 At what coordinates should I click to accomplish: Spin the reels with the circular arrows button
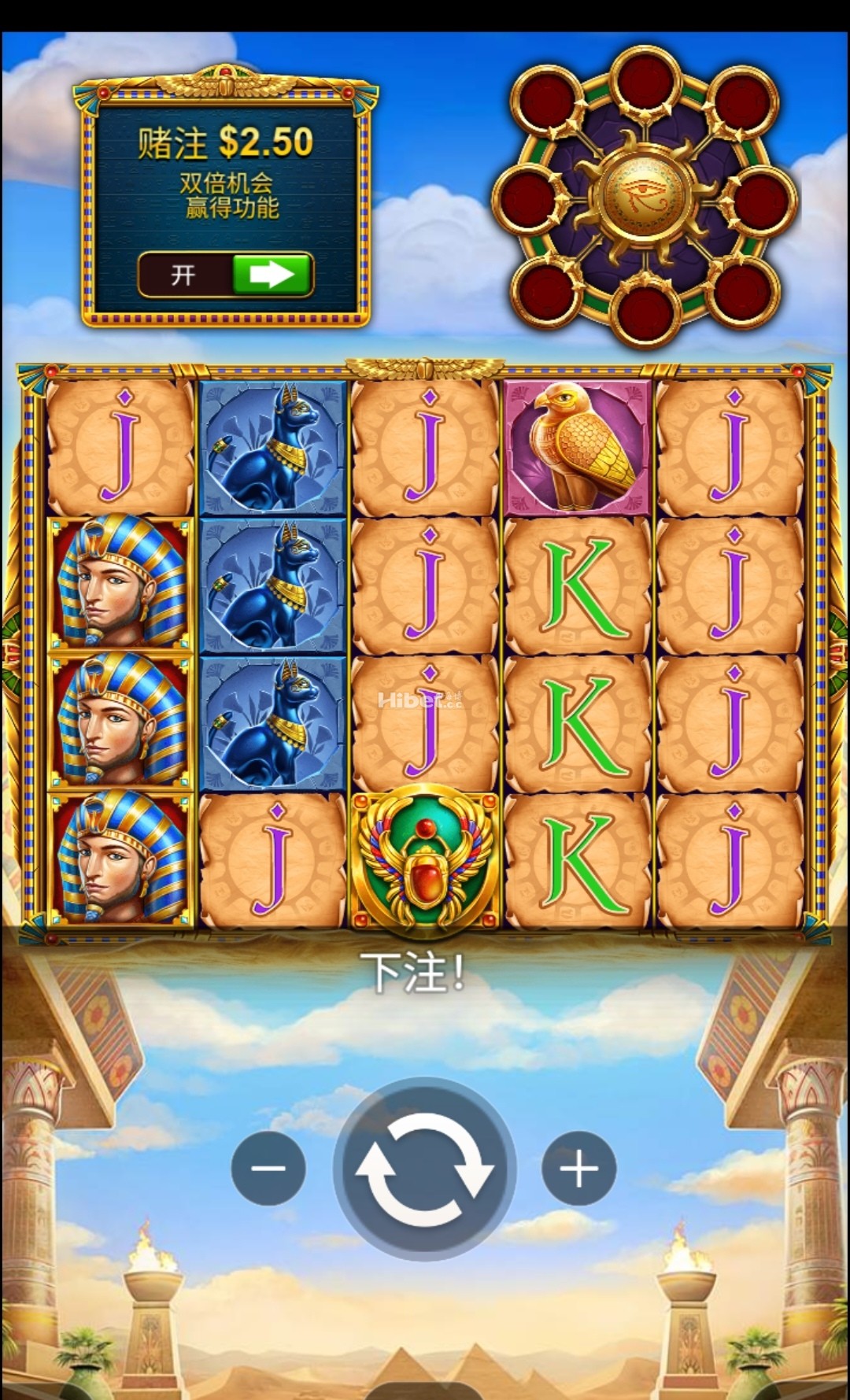click(425, 1169)
